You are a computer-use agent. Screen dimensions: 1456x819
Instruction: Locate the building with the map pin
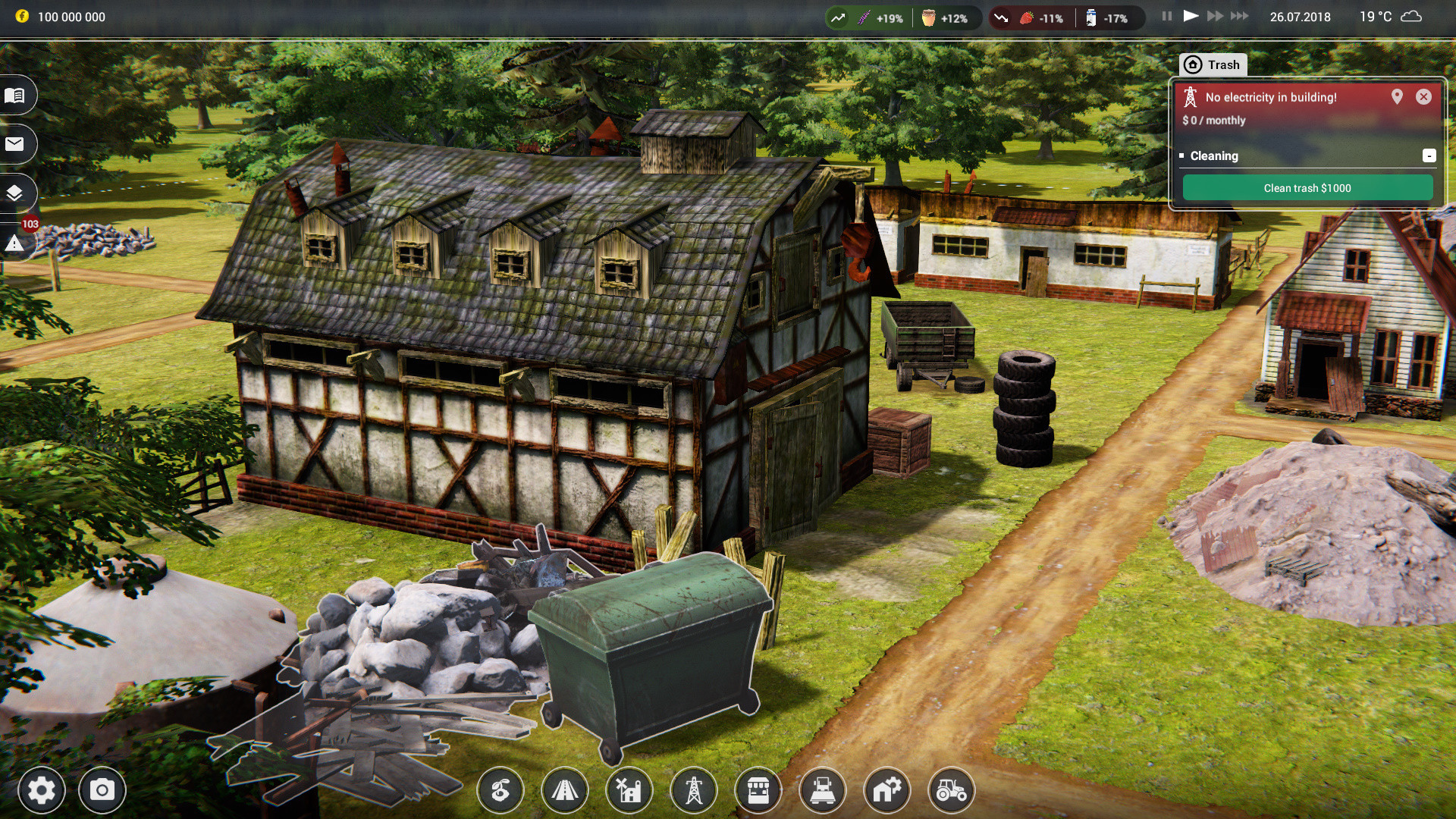pos(1398,97)
